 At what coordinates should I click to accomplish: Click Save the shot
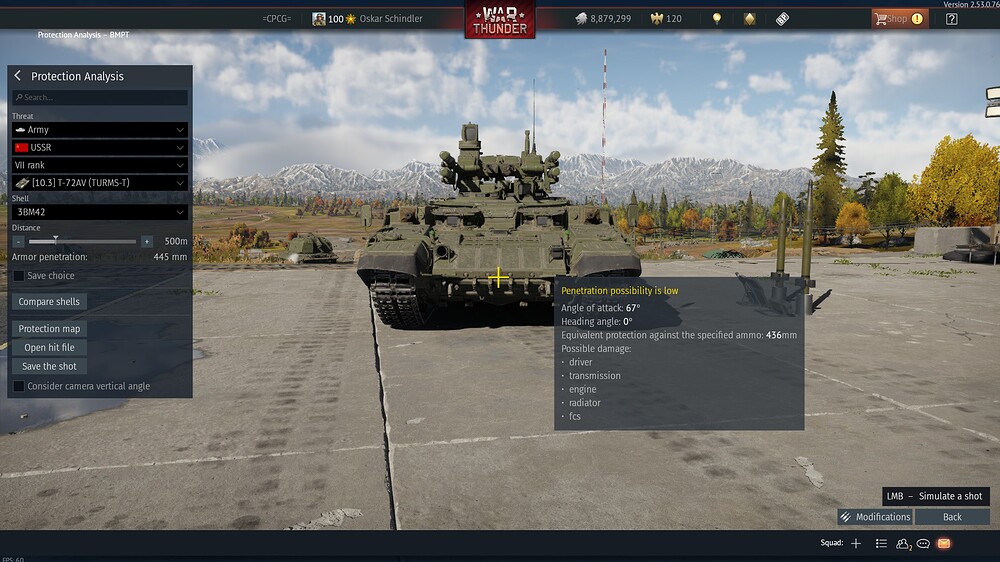tap(49, 366)
